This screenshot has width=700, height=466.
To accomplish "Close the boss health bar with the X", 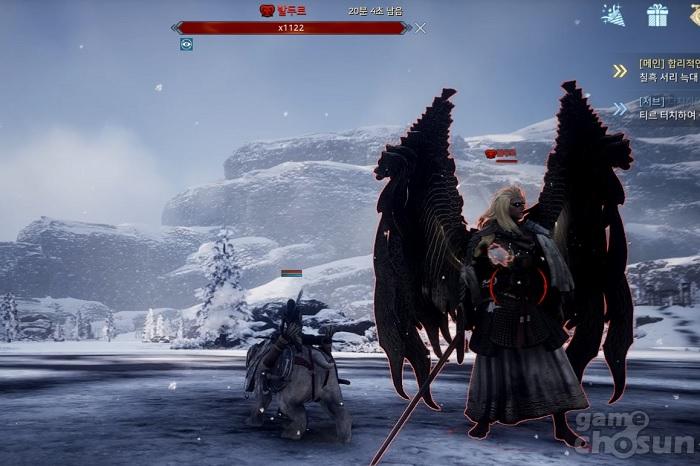I will pyautogui.click(x=420, y=28).
